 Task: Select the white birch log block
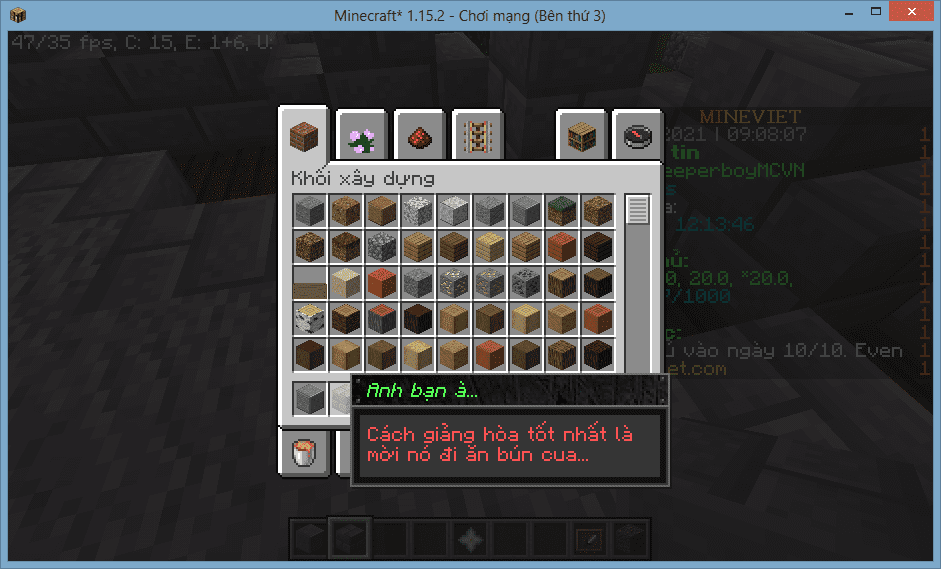(x=310, y=318)
